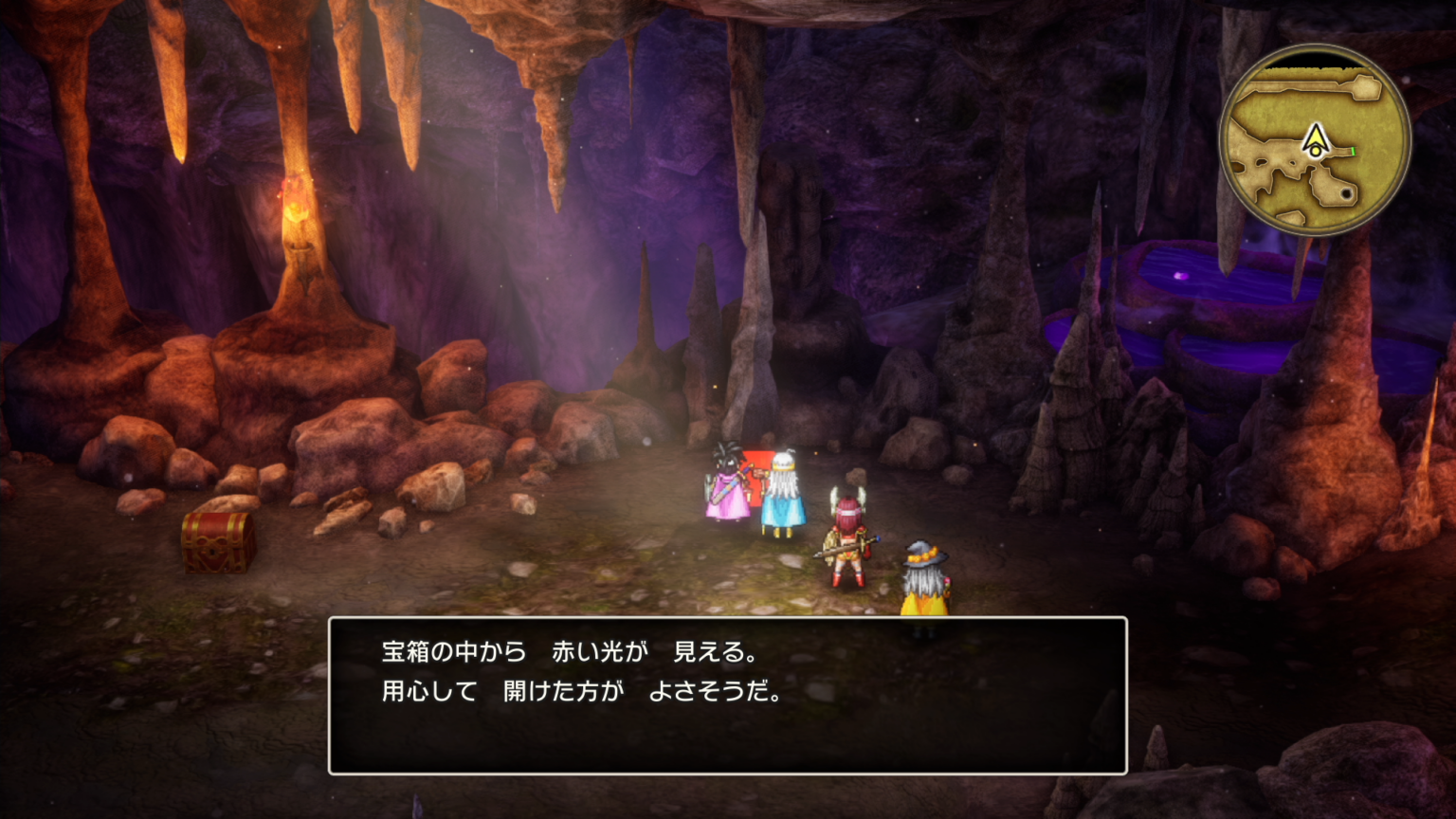Click the word 見える at the line's end
The image size is (1456, 819).
(x=711, y=652)
